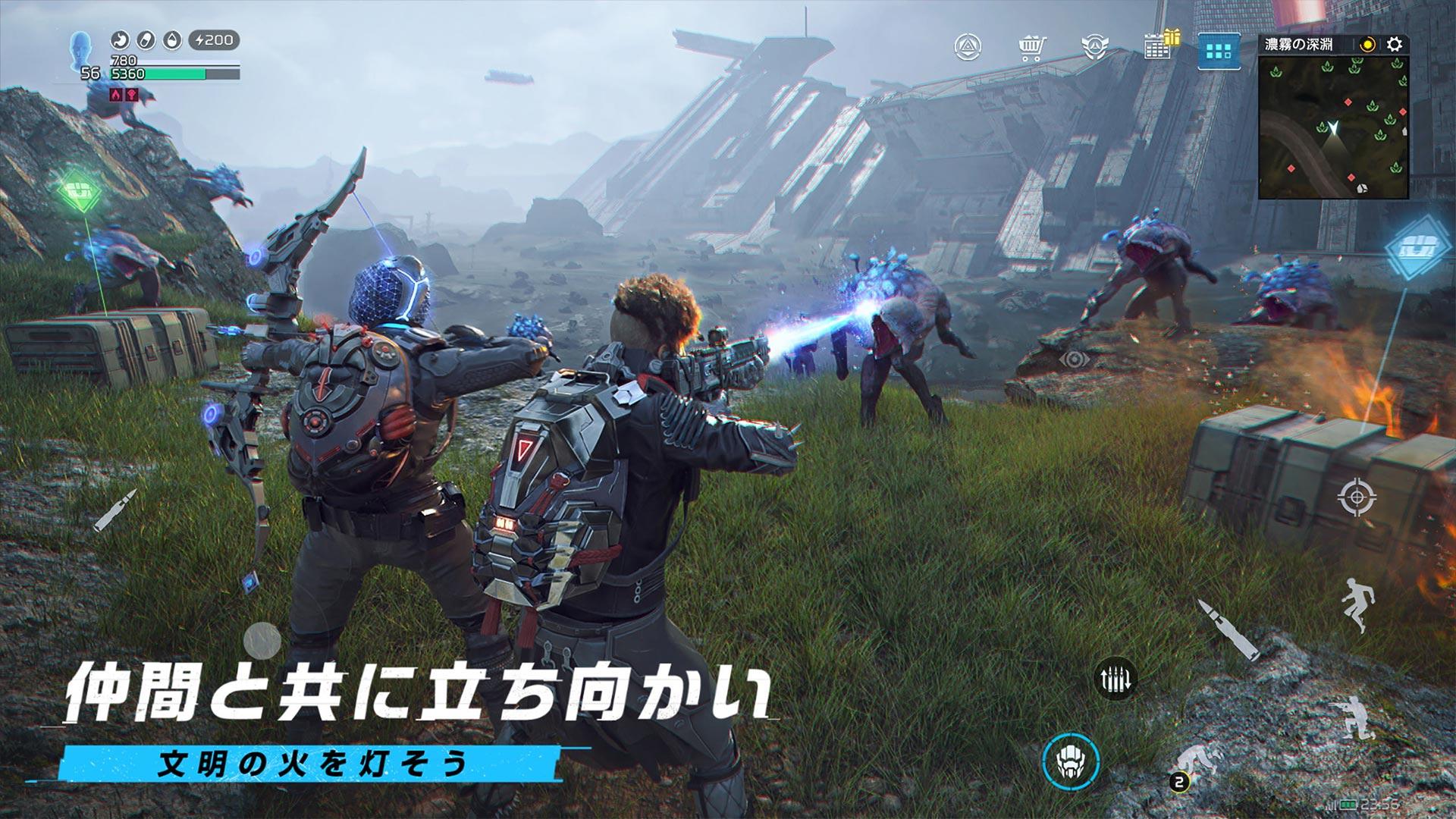Open the events calendar with gift icon
Screen dimensions: 1456x819
(1158, 47)
